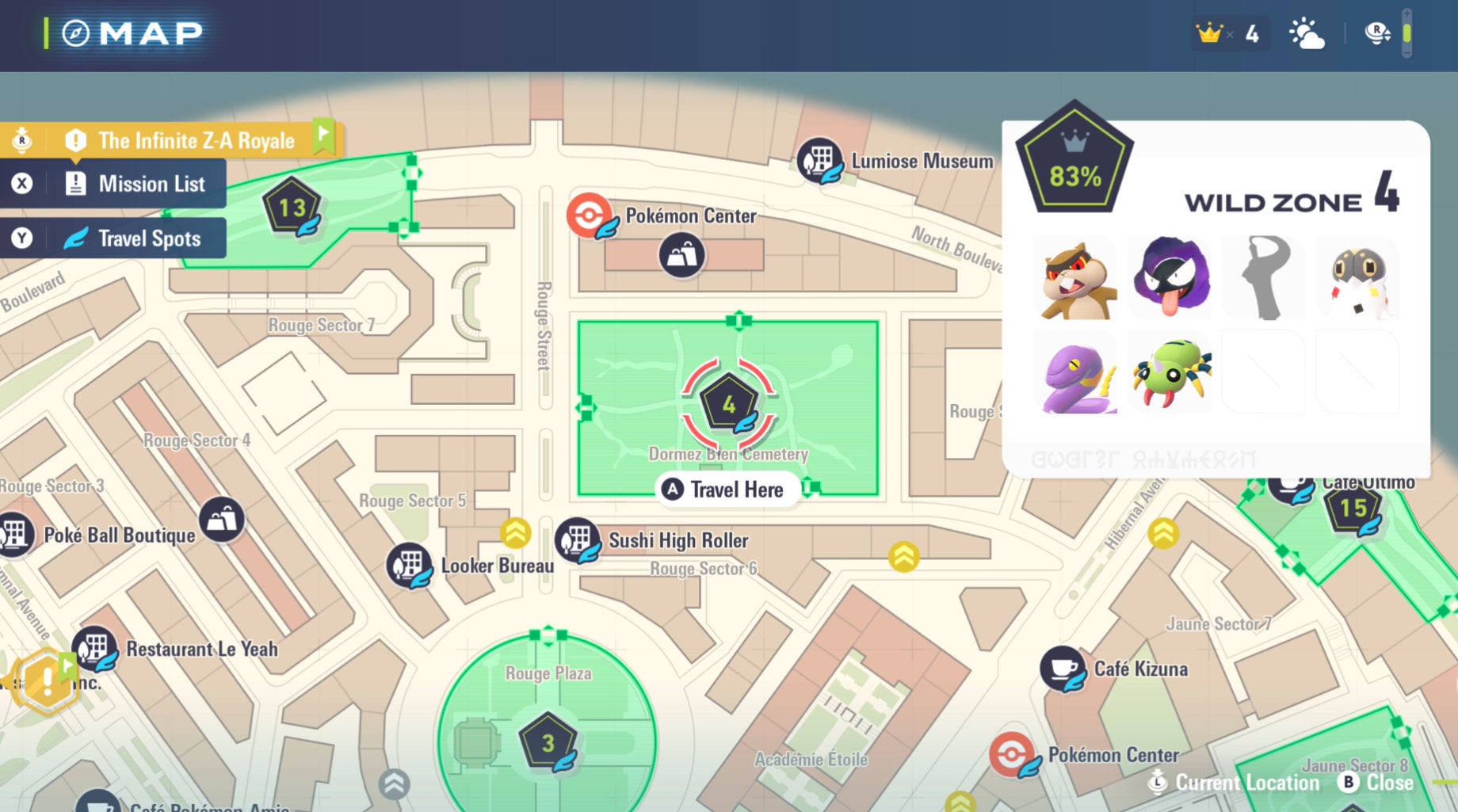Select the Lumiose Museum map marker
This screenshot has width=1458, height=812.
click(x=819, y=159)
